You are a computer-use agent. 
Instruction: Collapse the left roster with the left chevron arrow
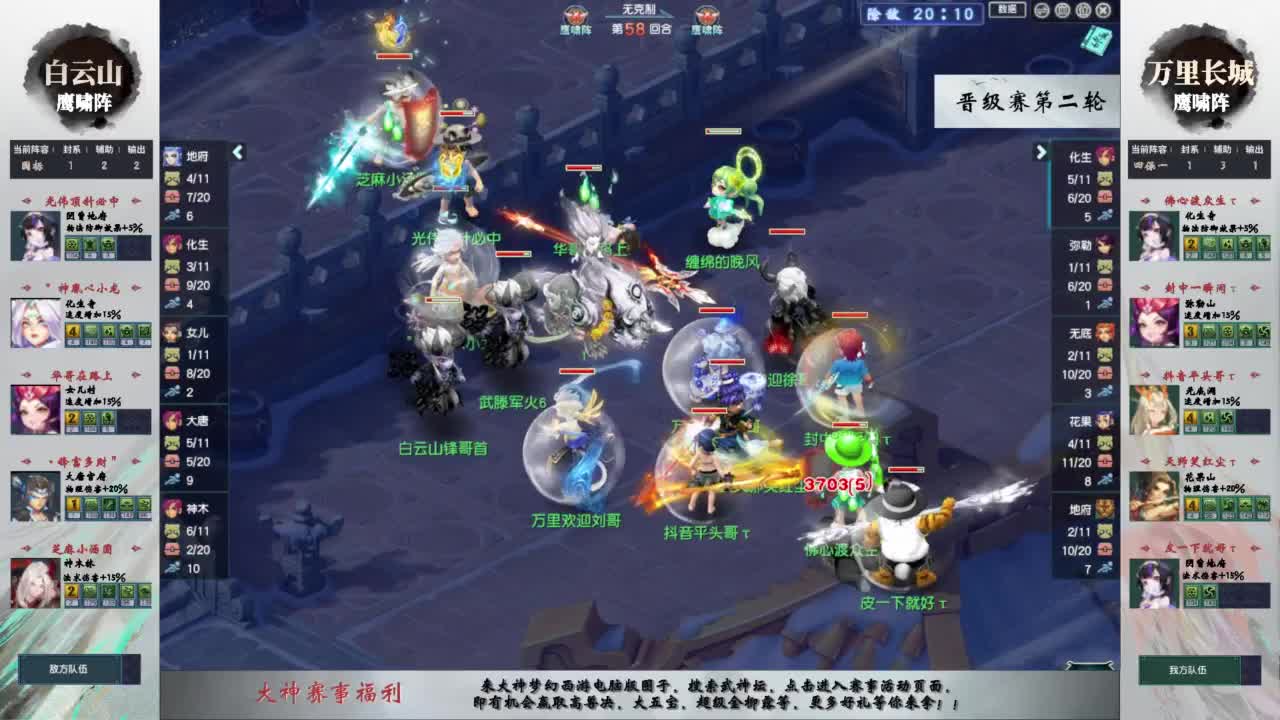pyautogui.click(x=237, y=155)
